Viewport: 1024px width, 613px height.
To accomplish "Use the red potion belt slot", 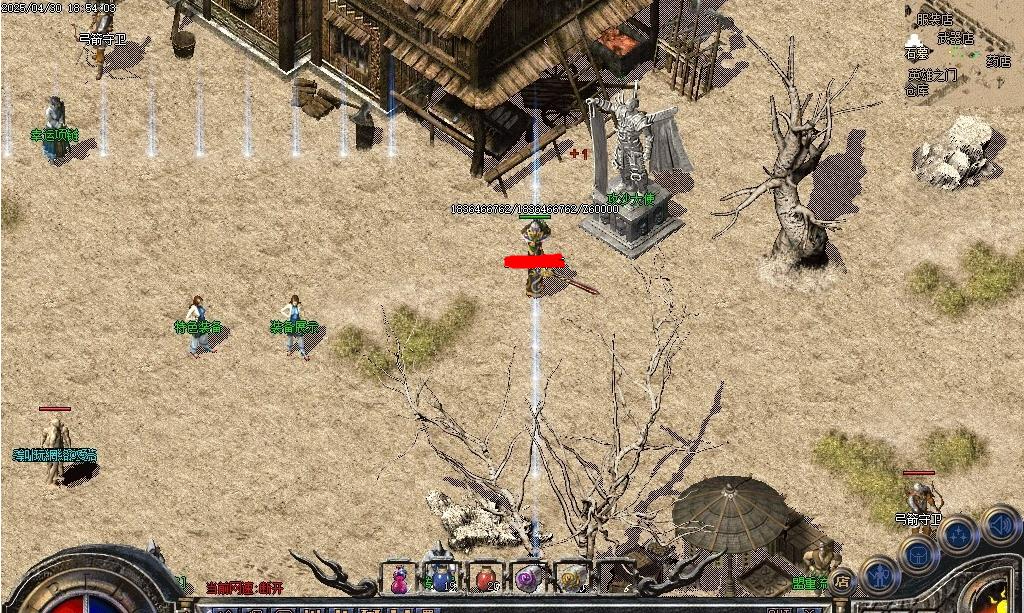I will [485, 577].
